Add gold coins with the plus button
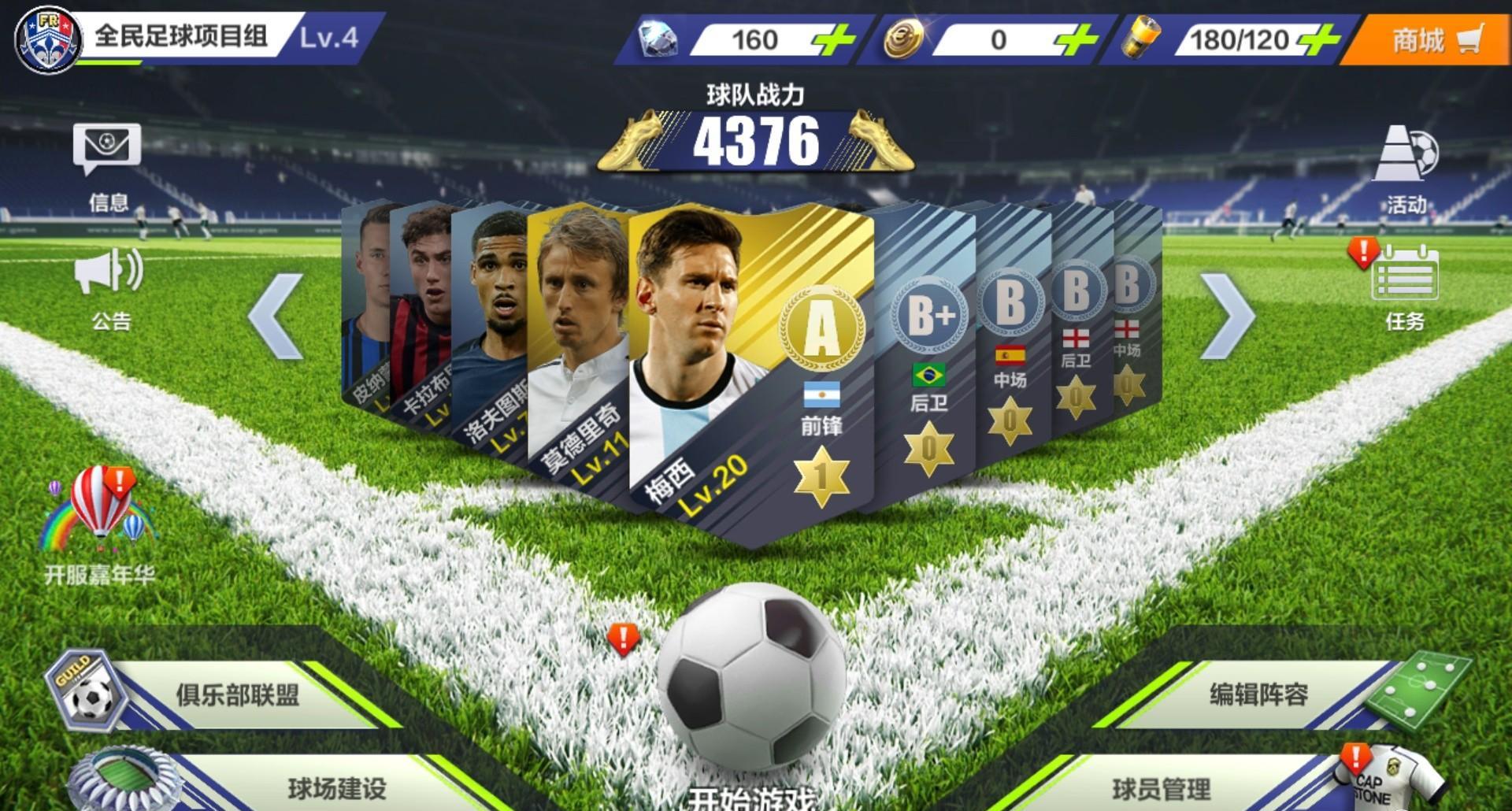Screen dimensions: 1512x811 click(1076, 39)
